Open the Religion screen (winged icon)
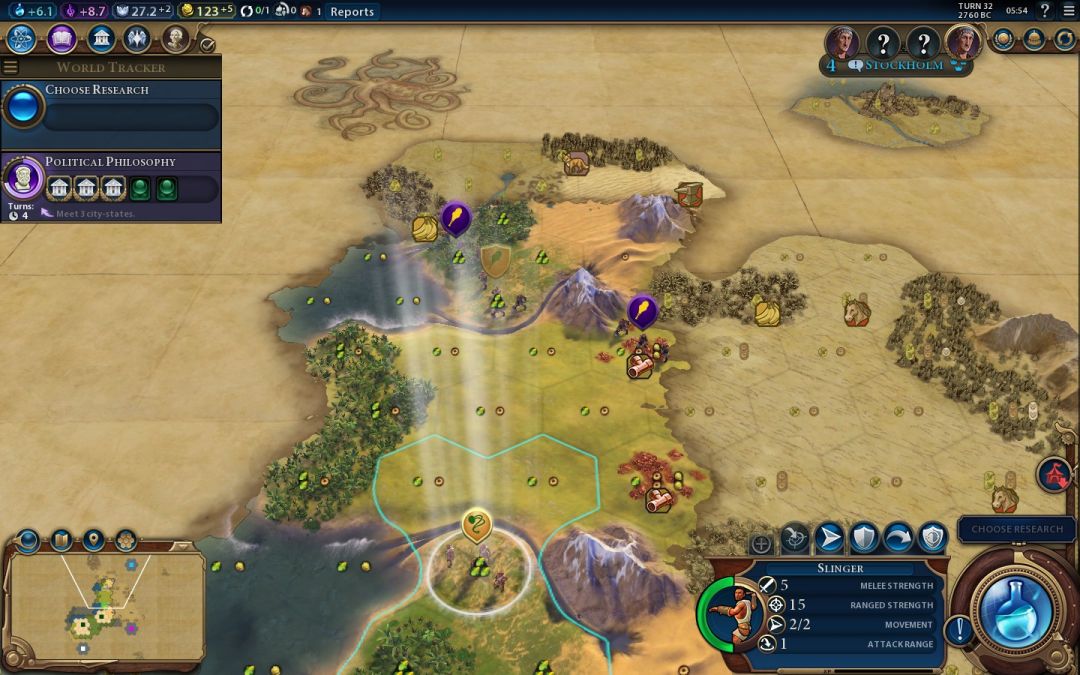 point(137,39)
